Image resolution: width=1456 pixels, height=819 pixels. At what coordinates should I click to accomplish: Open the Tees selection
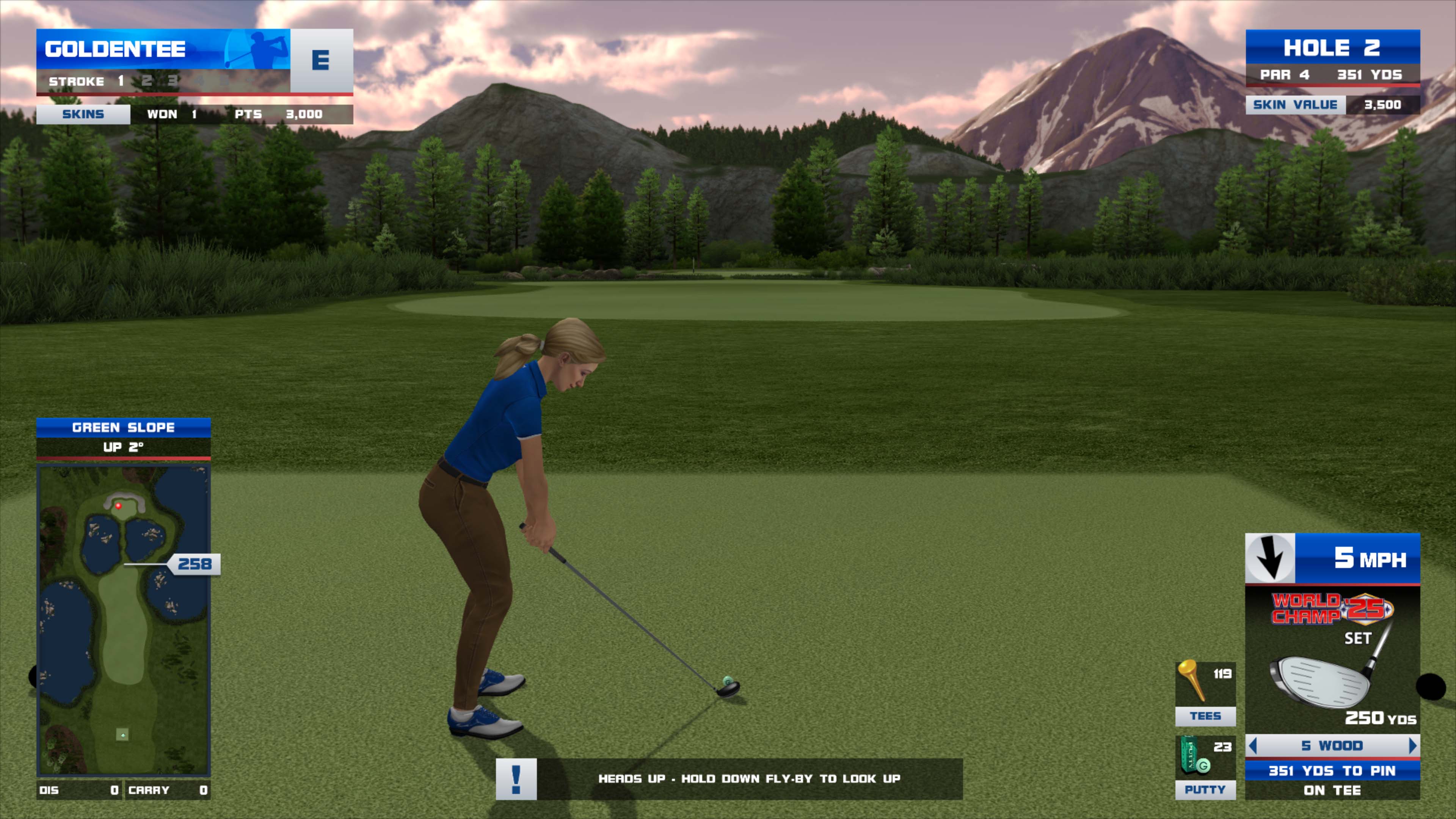pyautogui.click(x=1205, y=693)
